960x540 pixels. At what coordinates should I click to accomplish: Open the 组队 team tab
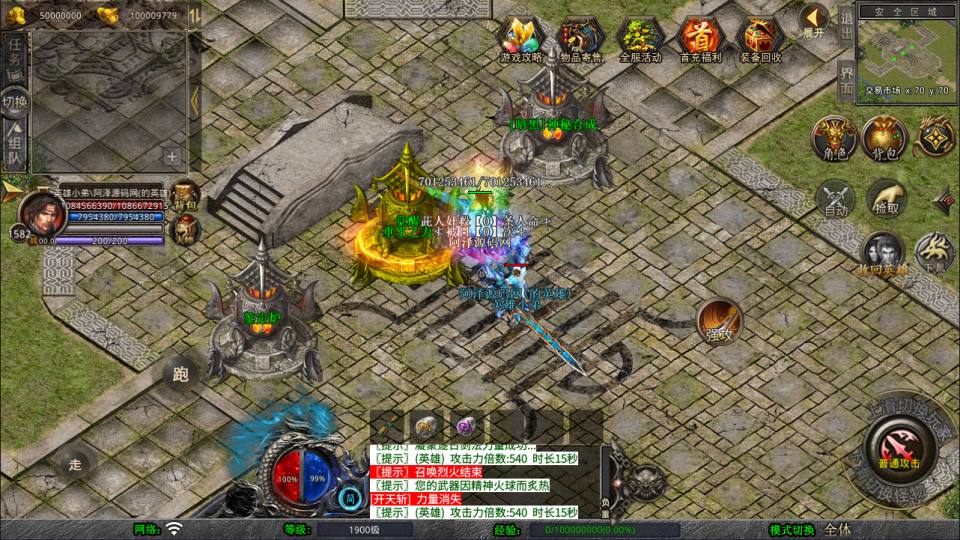click(15, 146)
